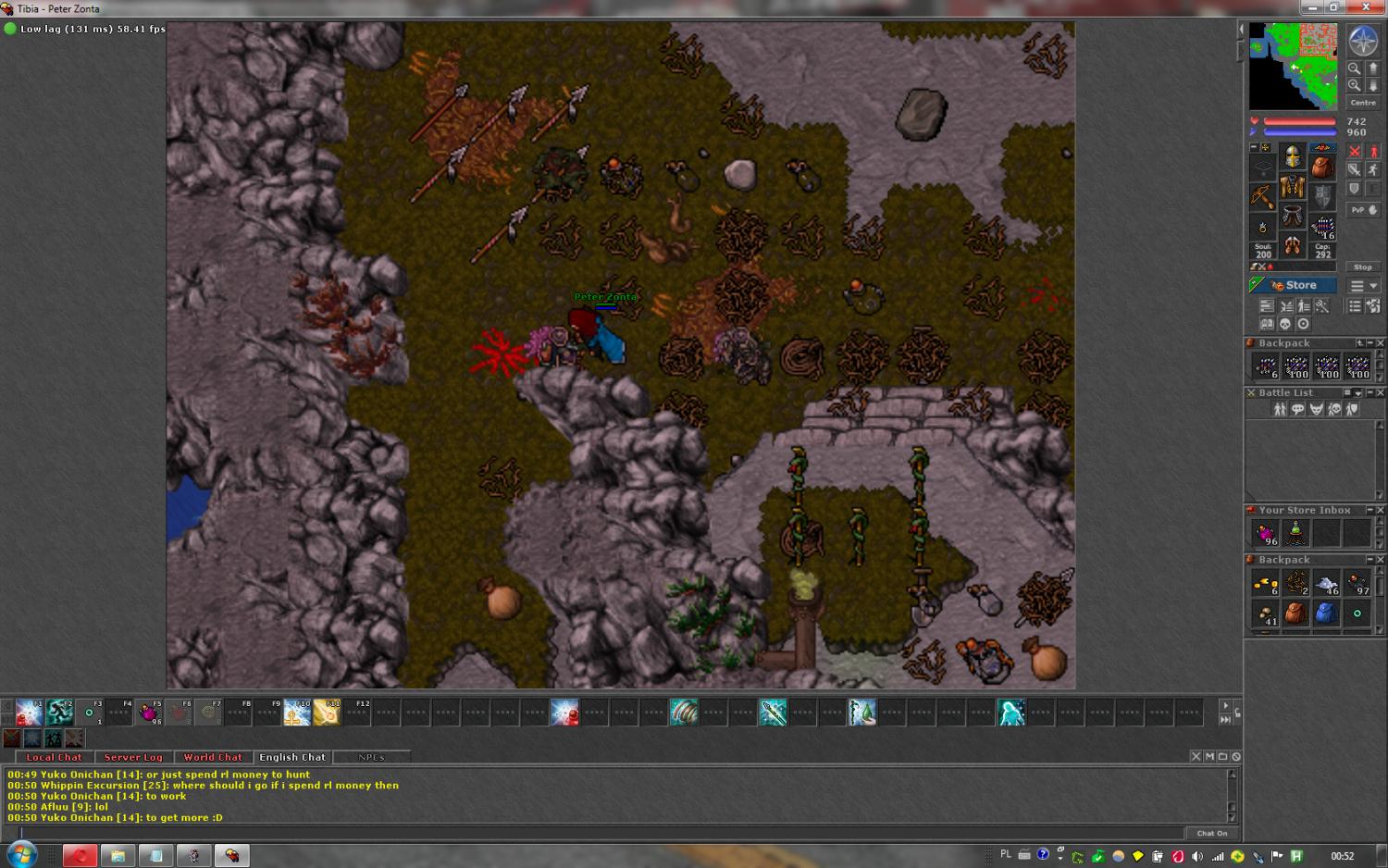Click the Stop button
1388x868 pixels.
coord(1362,267)
